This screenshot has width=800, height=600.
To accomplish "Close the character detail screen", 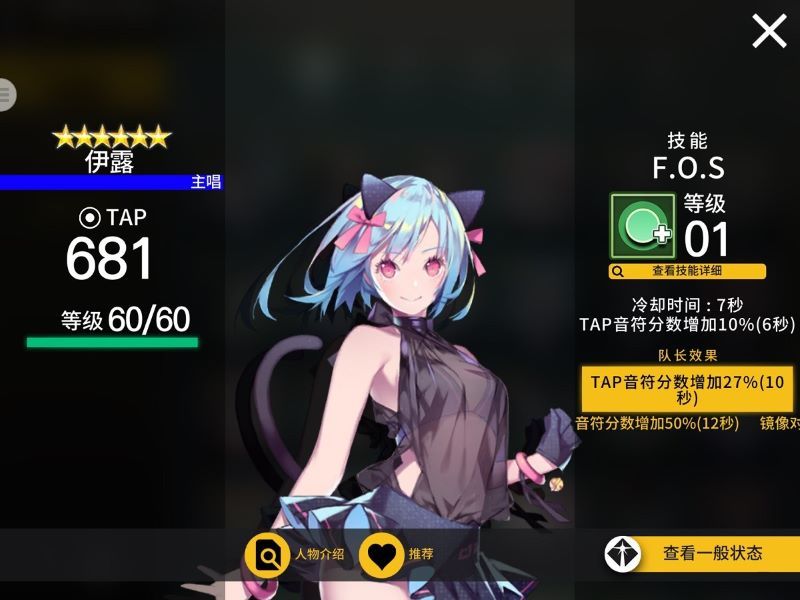I will (x=769, y=32).
